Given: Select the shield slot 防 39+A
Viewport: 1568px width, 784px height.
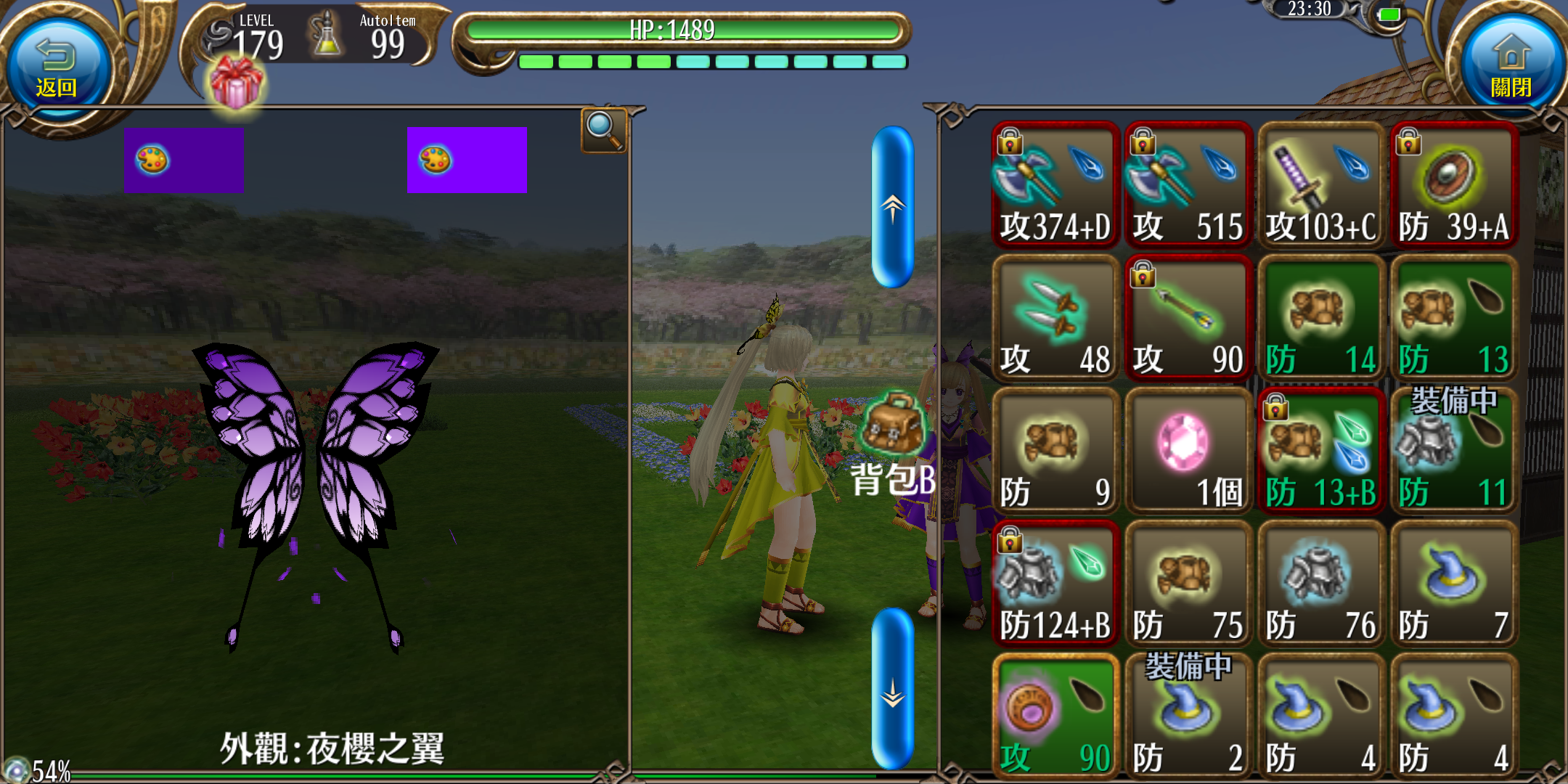Looking at the screenshot, I should 1453,185.
